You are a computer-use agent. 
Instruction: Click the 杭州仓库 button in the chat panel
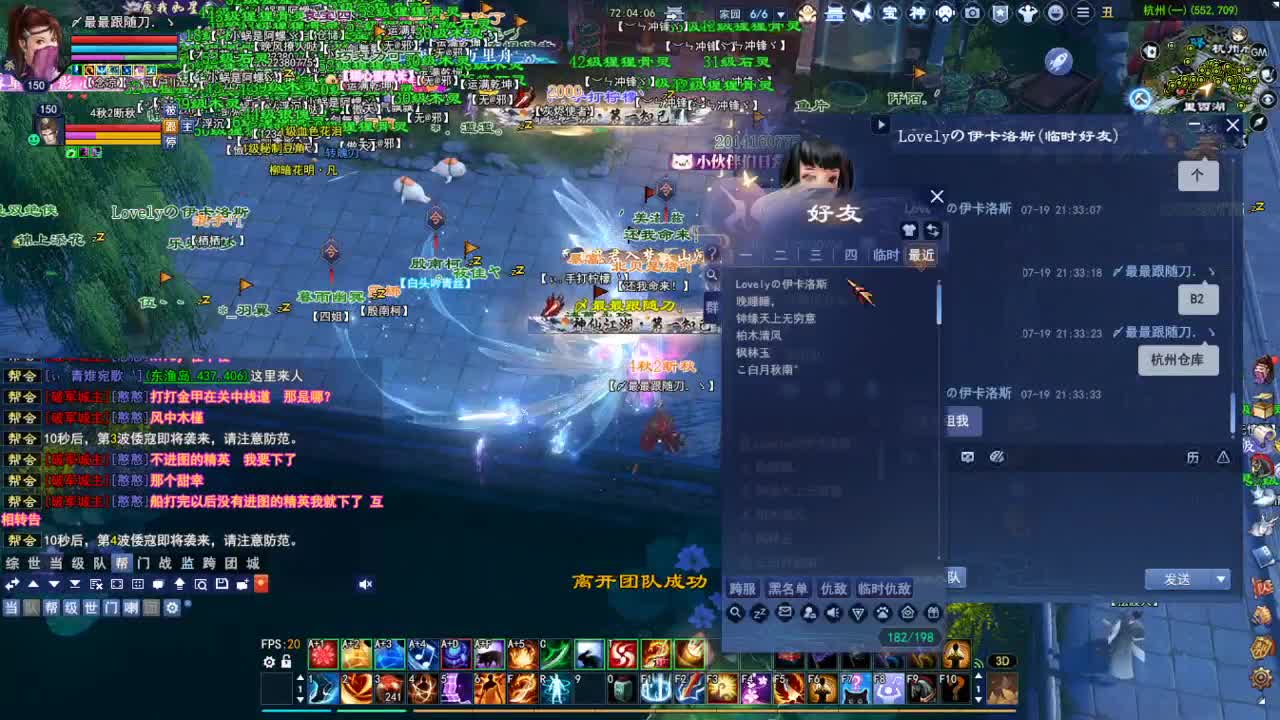tap(1178, 358)
